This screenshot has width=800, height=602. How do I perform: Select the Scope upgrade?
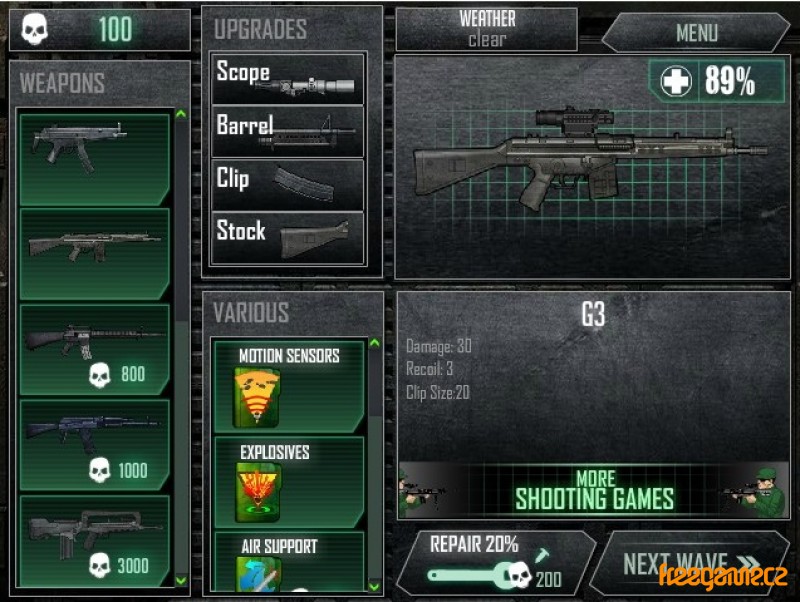point(288,78)
